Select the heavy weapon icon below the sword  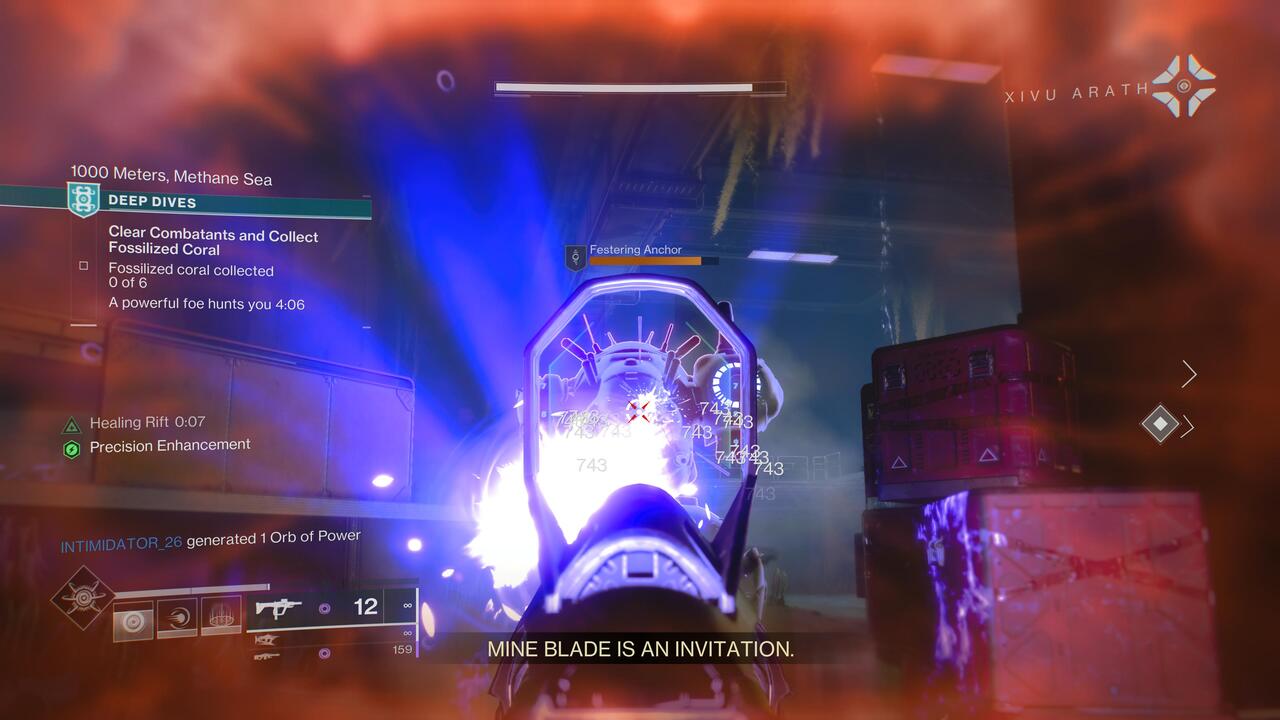(267, 657)
